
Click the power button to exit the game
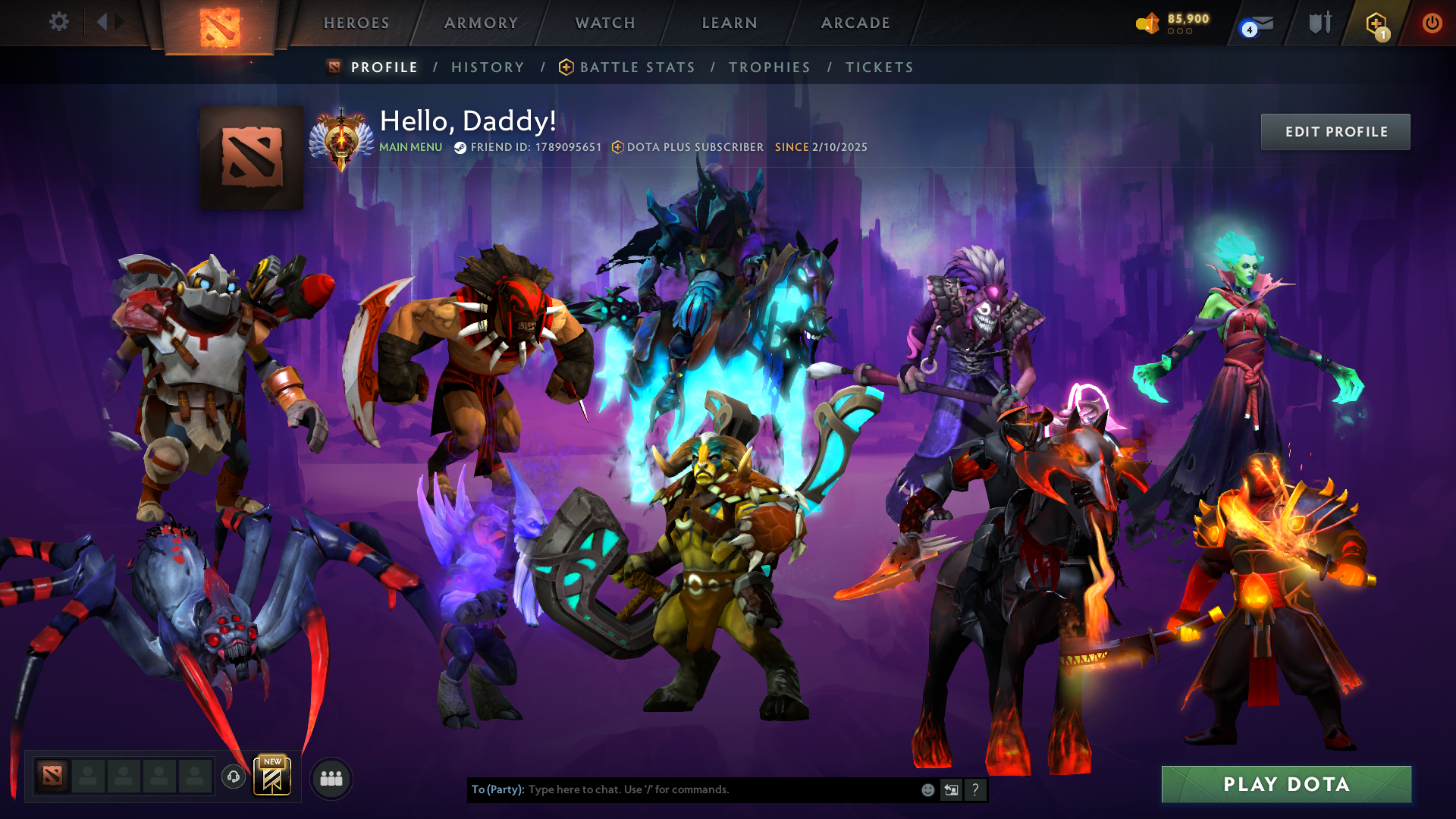click(x=1432, y=22)
